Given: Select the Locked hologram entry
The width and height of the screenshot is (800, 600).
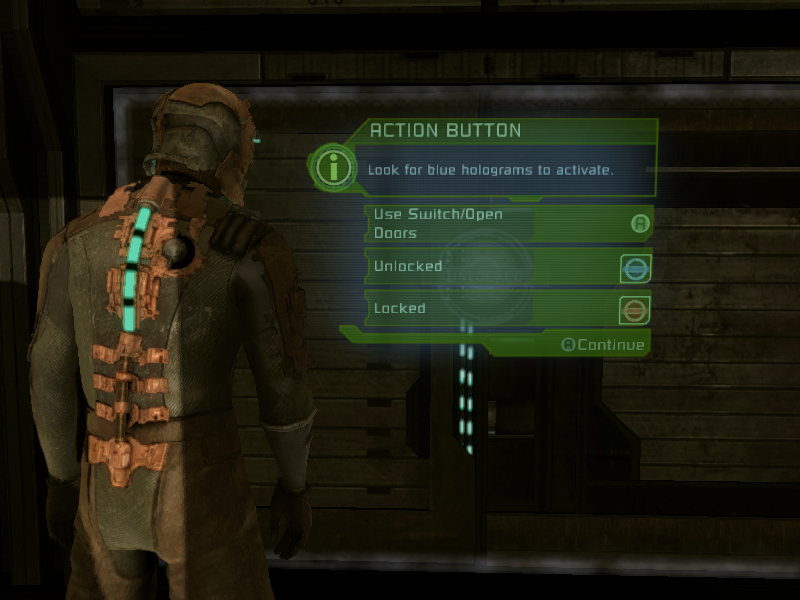Looking at the screenshot, I should click(508, 309).
